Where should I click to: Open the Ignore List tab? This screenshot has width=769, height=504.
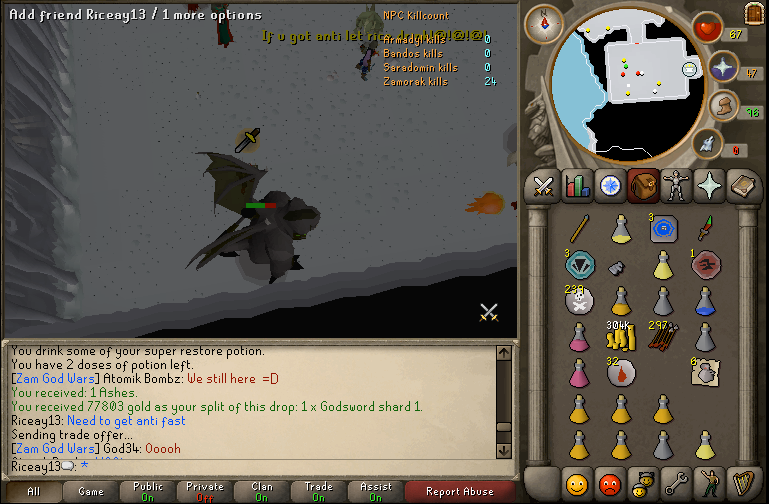610,484
